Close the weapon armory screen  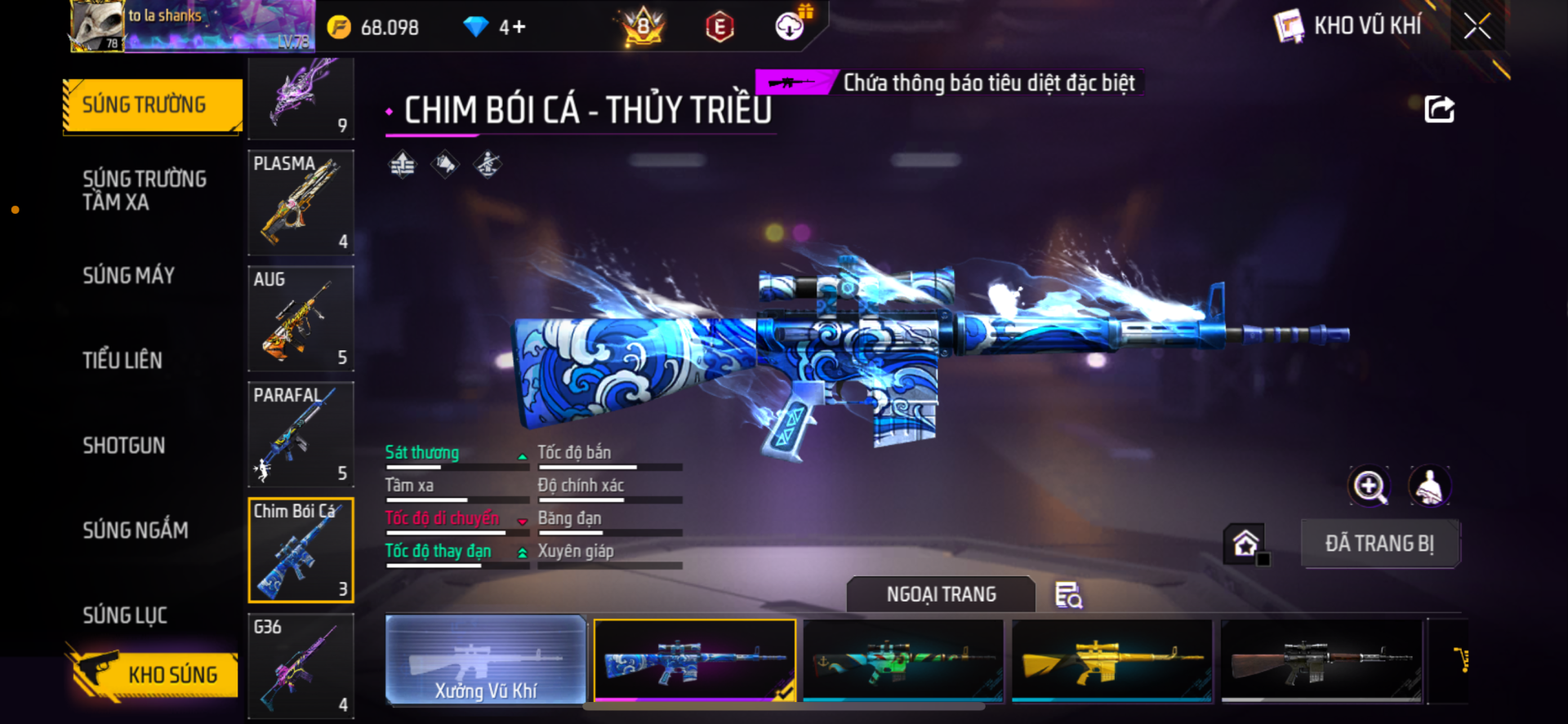(1477, 26)
